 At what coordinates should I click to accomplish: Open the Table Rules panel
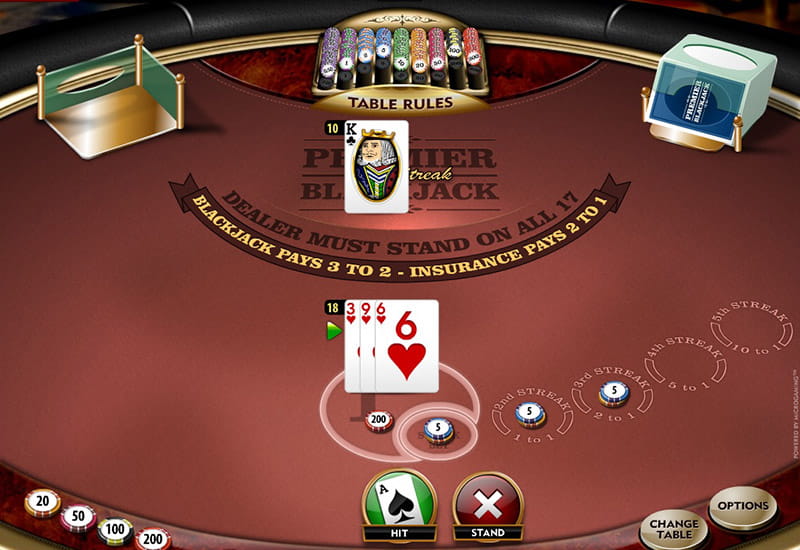pyautogui.click(x=399, y=102)
